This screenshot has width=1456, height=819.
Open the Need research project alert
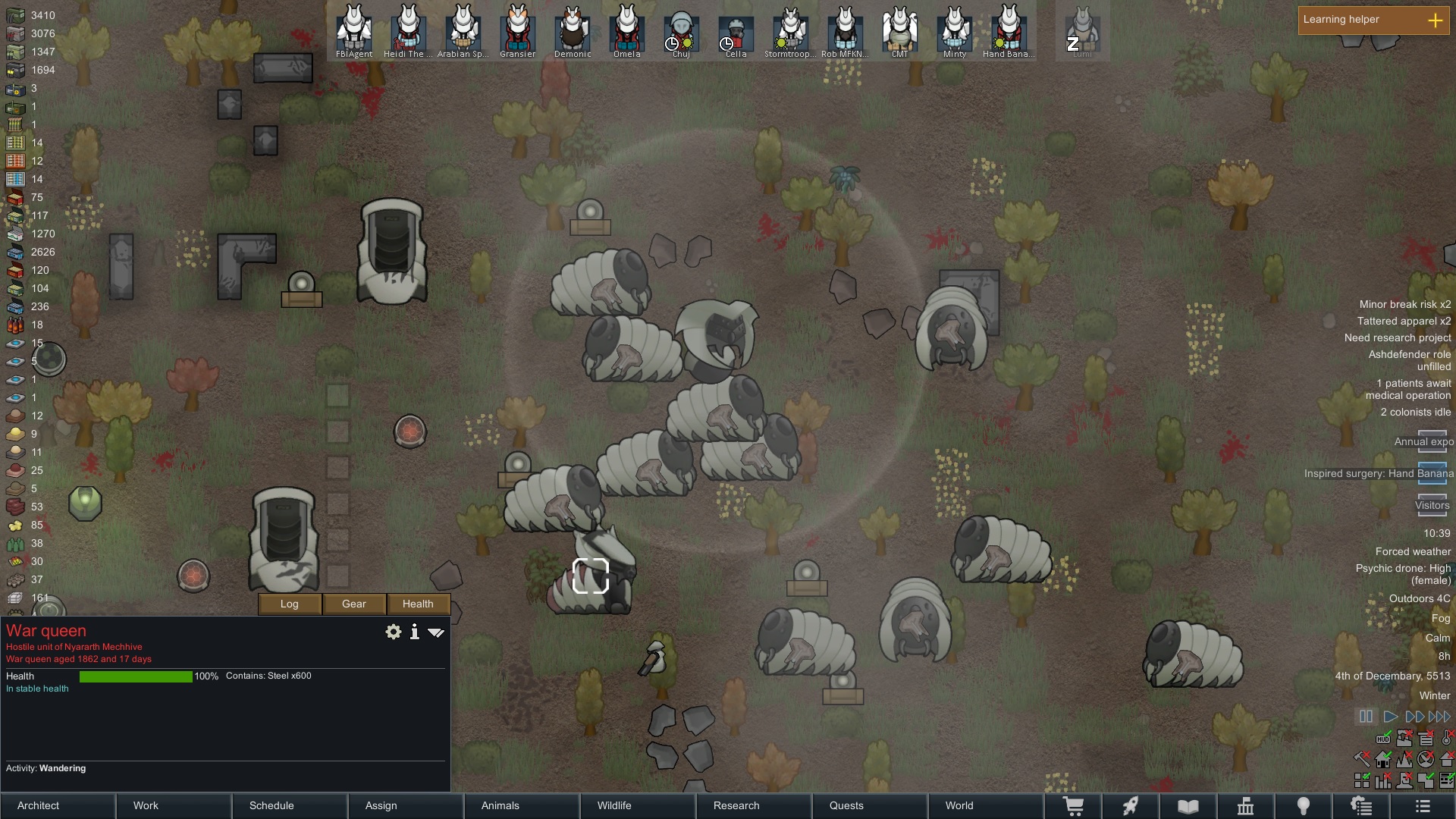(1397, 337)
